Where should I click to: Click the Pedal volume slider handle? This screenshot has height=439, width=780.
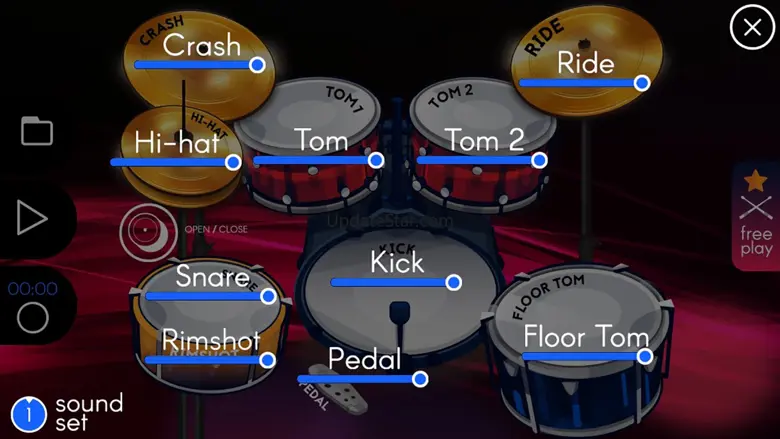(x=420, y=379)
